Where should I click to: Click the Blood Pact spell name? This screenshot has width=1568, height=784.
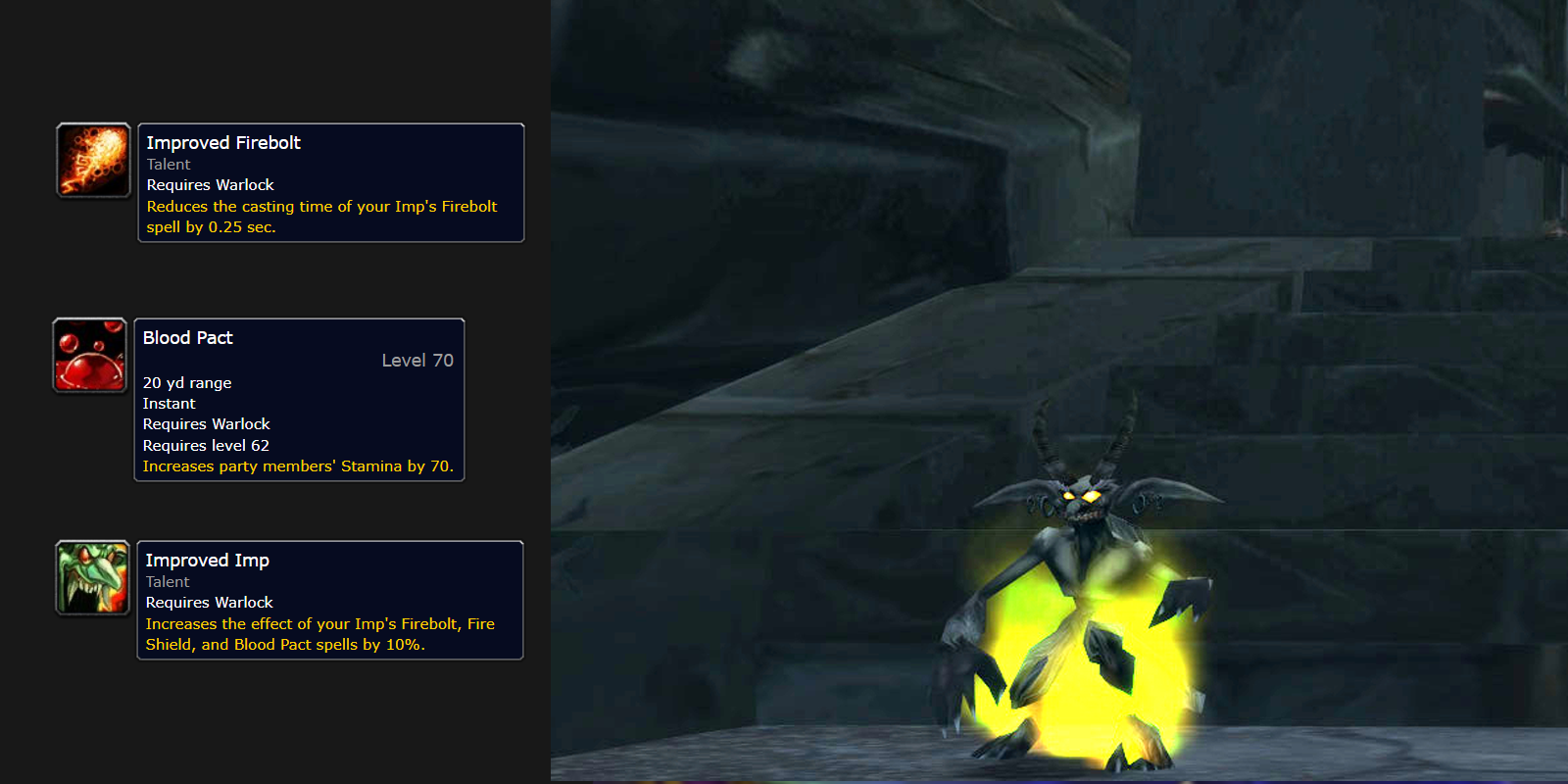(x=186, y=337)
